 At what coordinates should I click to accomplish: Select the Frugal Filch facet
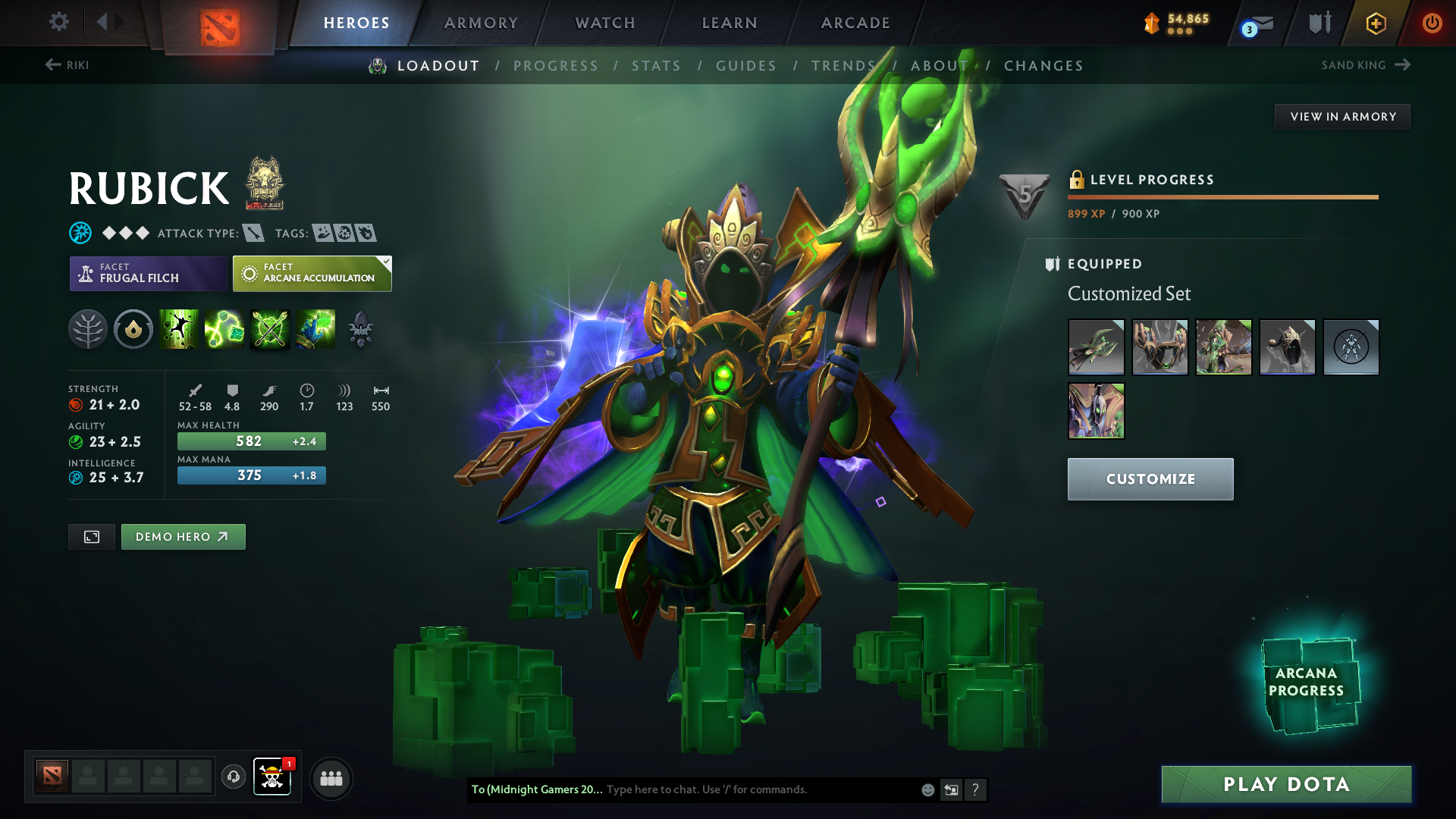[x=148, y=273]
